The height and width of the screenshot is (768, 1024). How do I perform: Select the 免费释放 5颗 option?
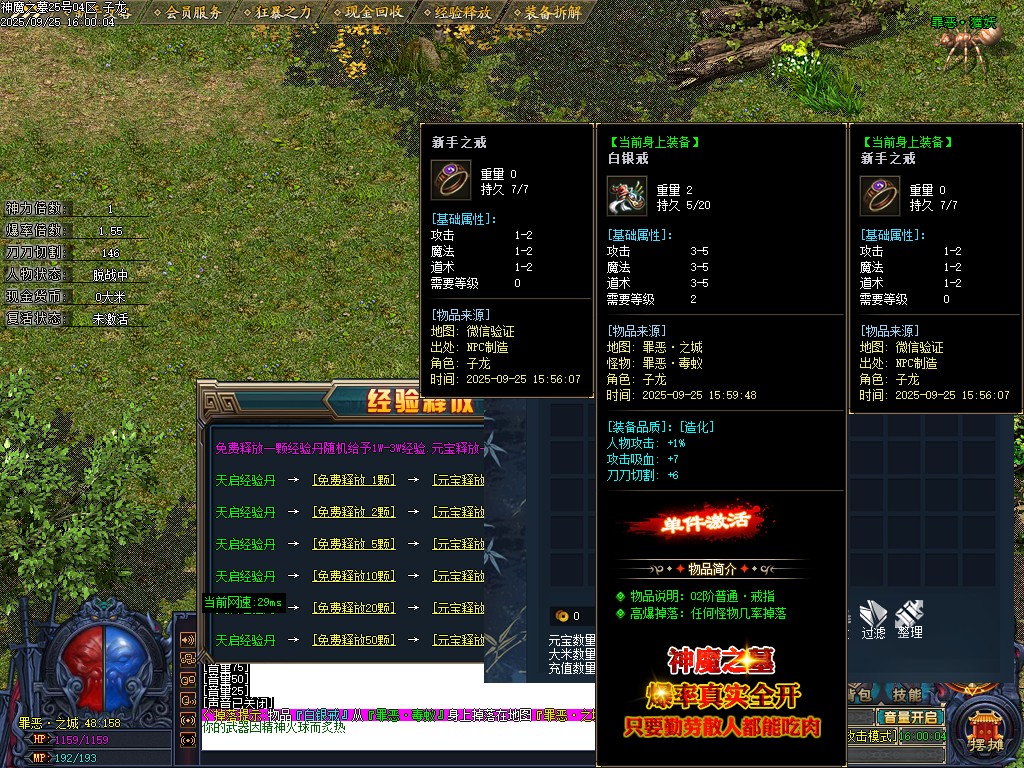(354, 544)
